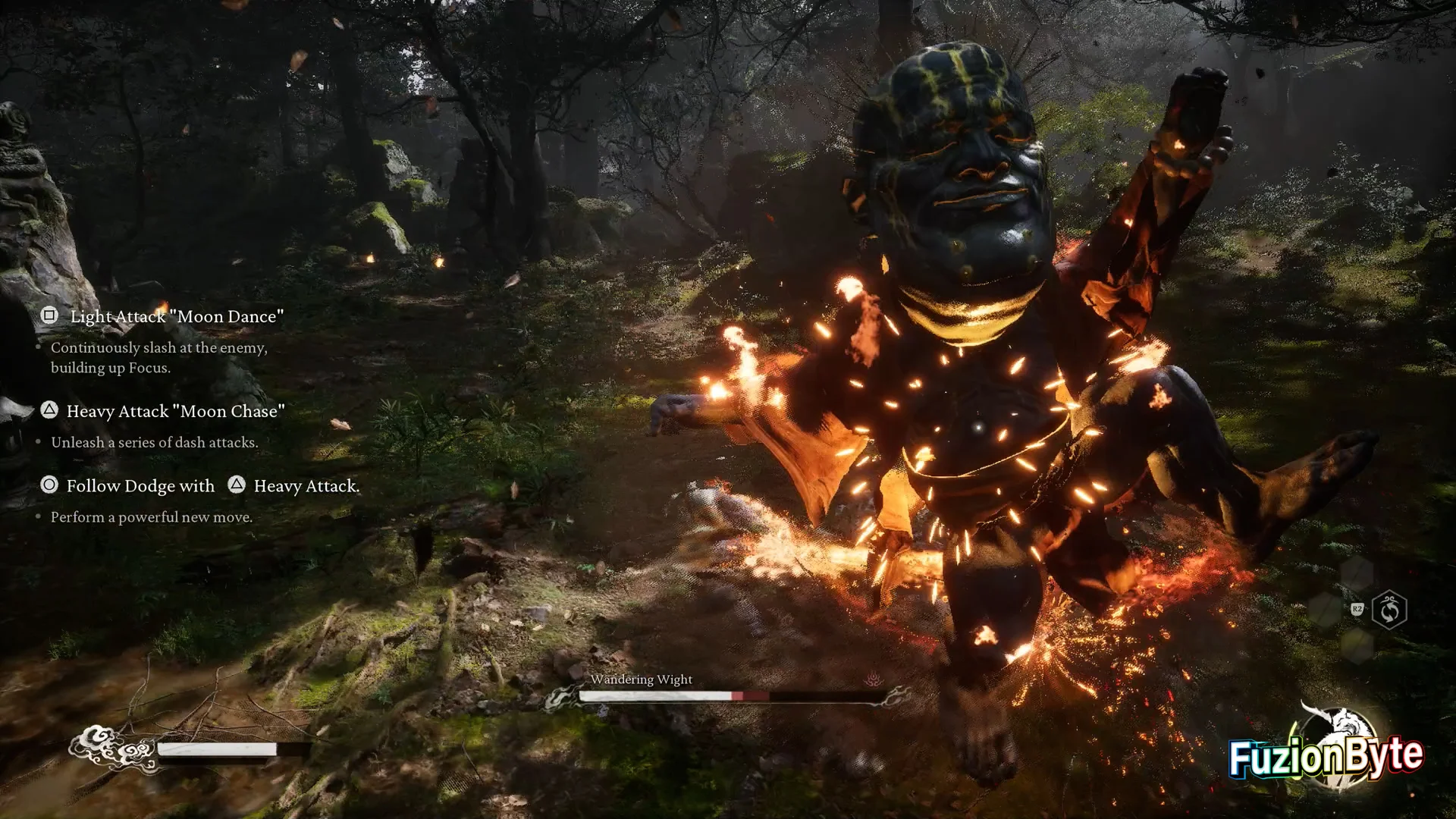Click the FuzionByte channel watermark logo

(x=1326, y=753)
